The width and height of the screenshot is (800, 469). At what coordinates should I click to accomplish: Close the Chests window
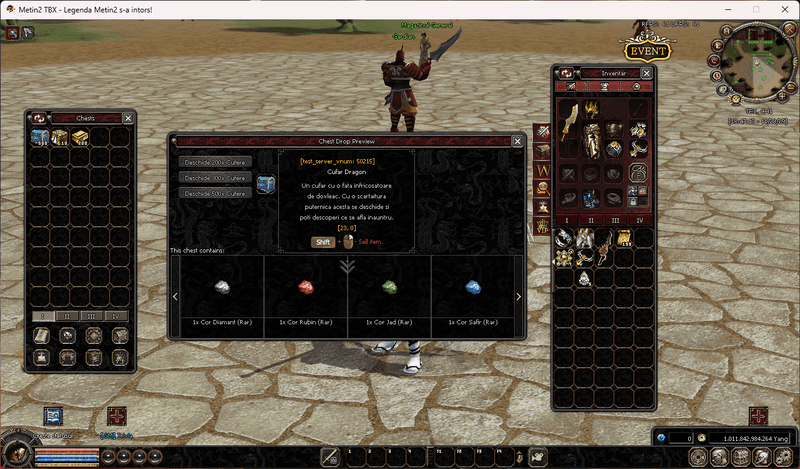[127, 118]
